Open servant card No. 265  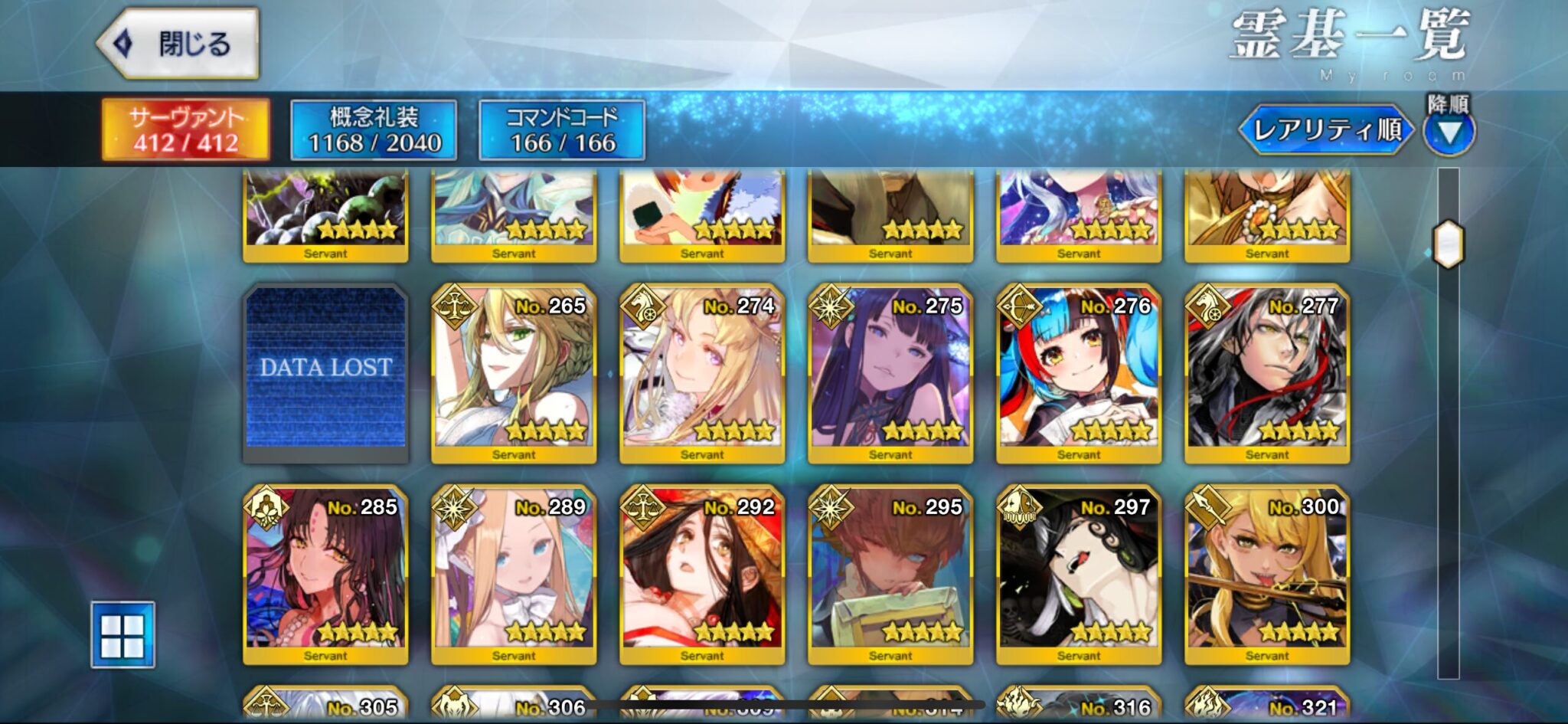click(514, 373)
